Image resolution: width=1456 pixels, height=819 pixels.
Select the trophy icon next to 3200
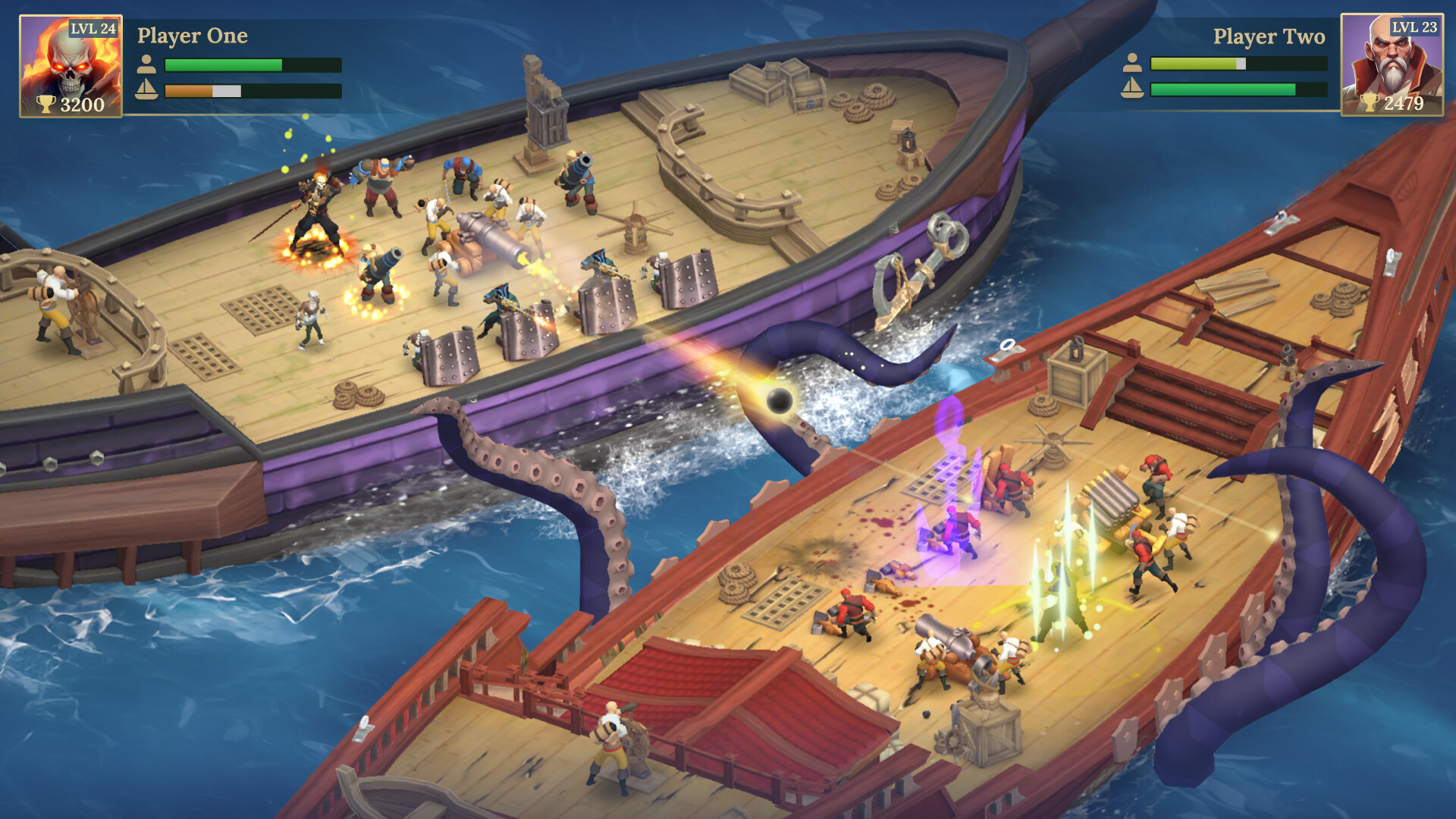pyautogui.click(x=47, y=105)
